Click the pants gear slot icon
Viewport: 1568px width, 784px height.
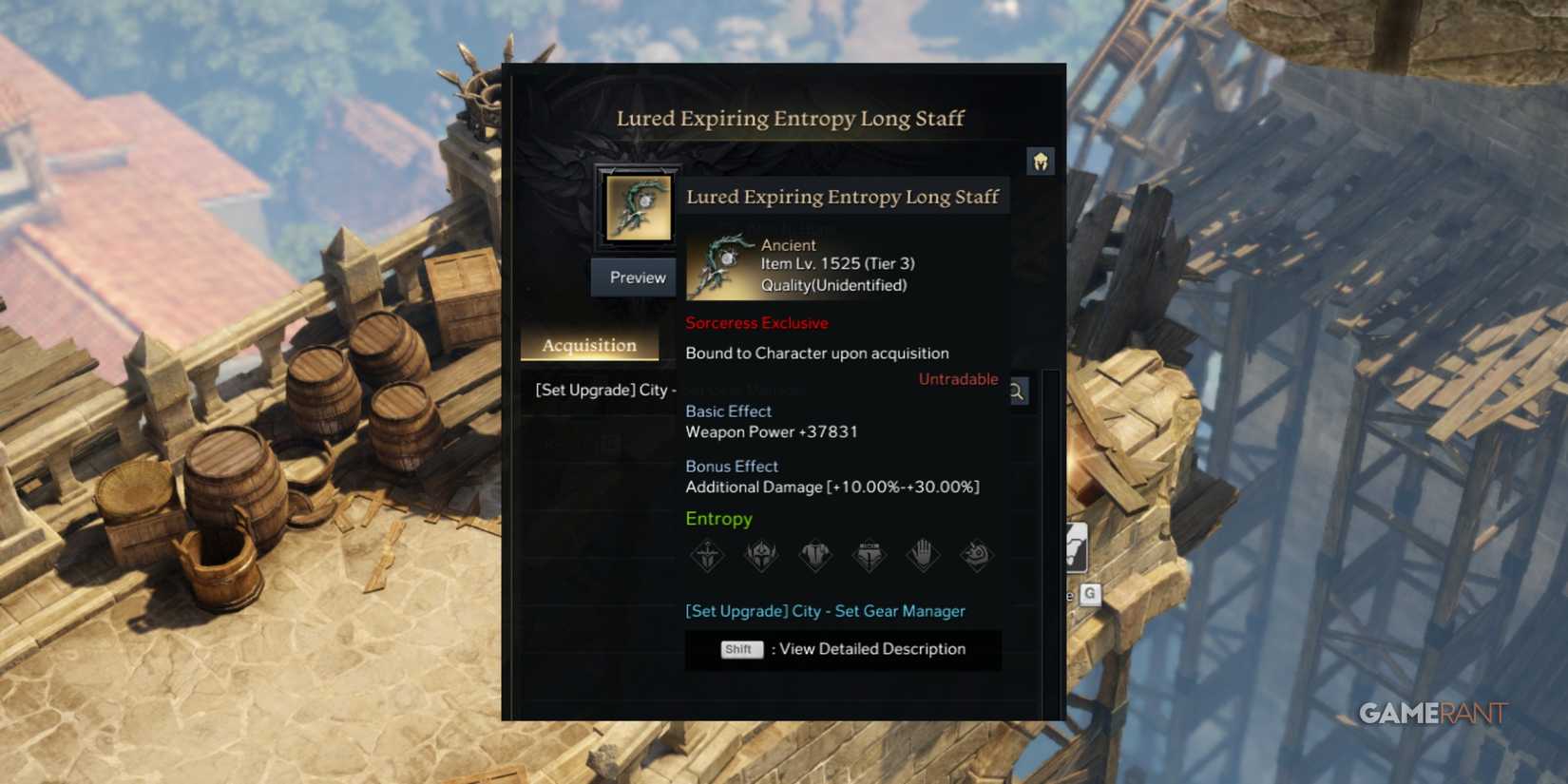pos(868,556)
